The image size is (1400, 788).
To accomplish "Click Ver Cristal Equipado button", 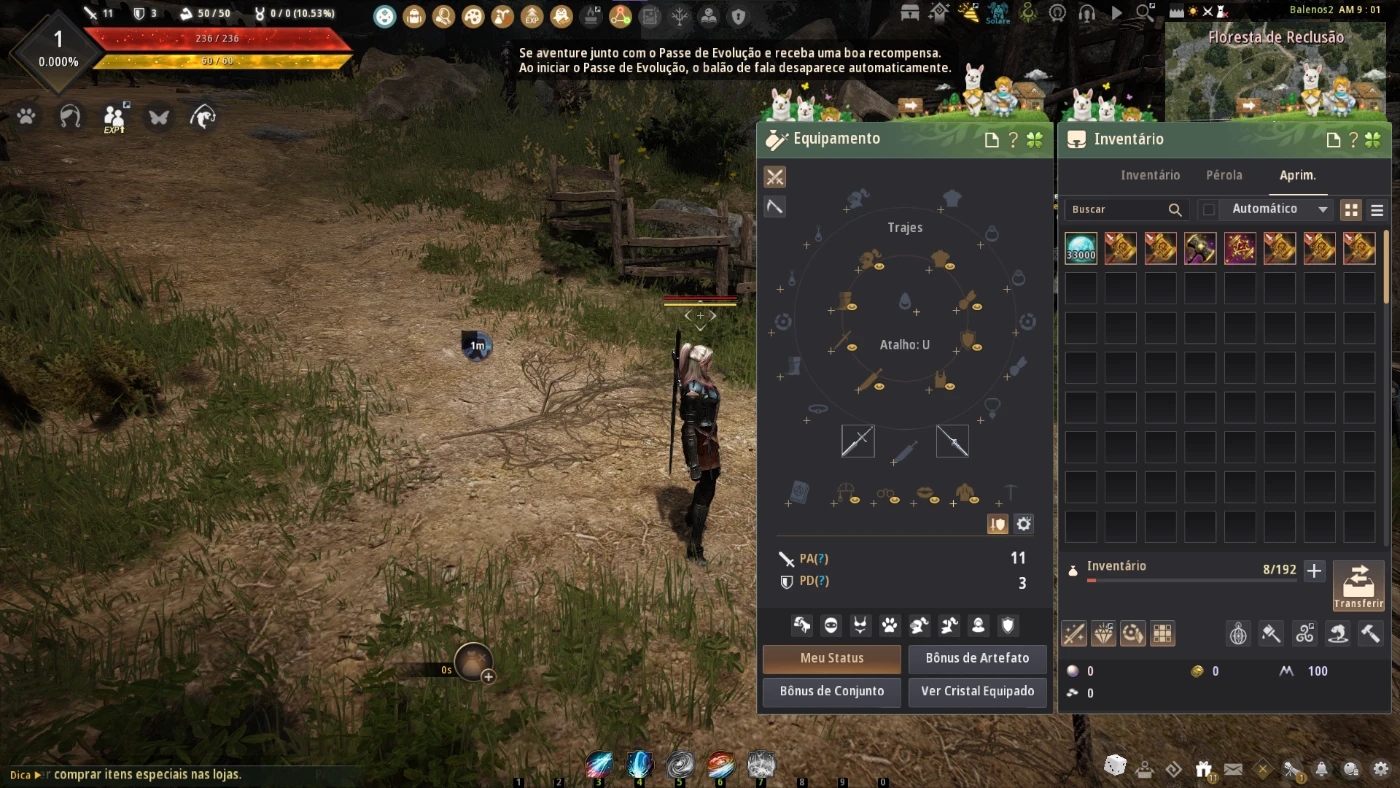I will pos(977,692).
